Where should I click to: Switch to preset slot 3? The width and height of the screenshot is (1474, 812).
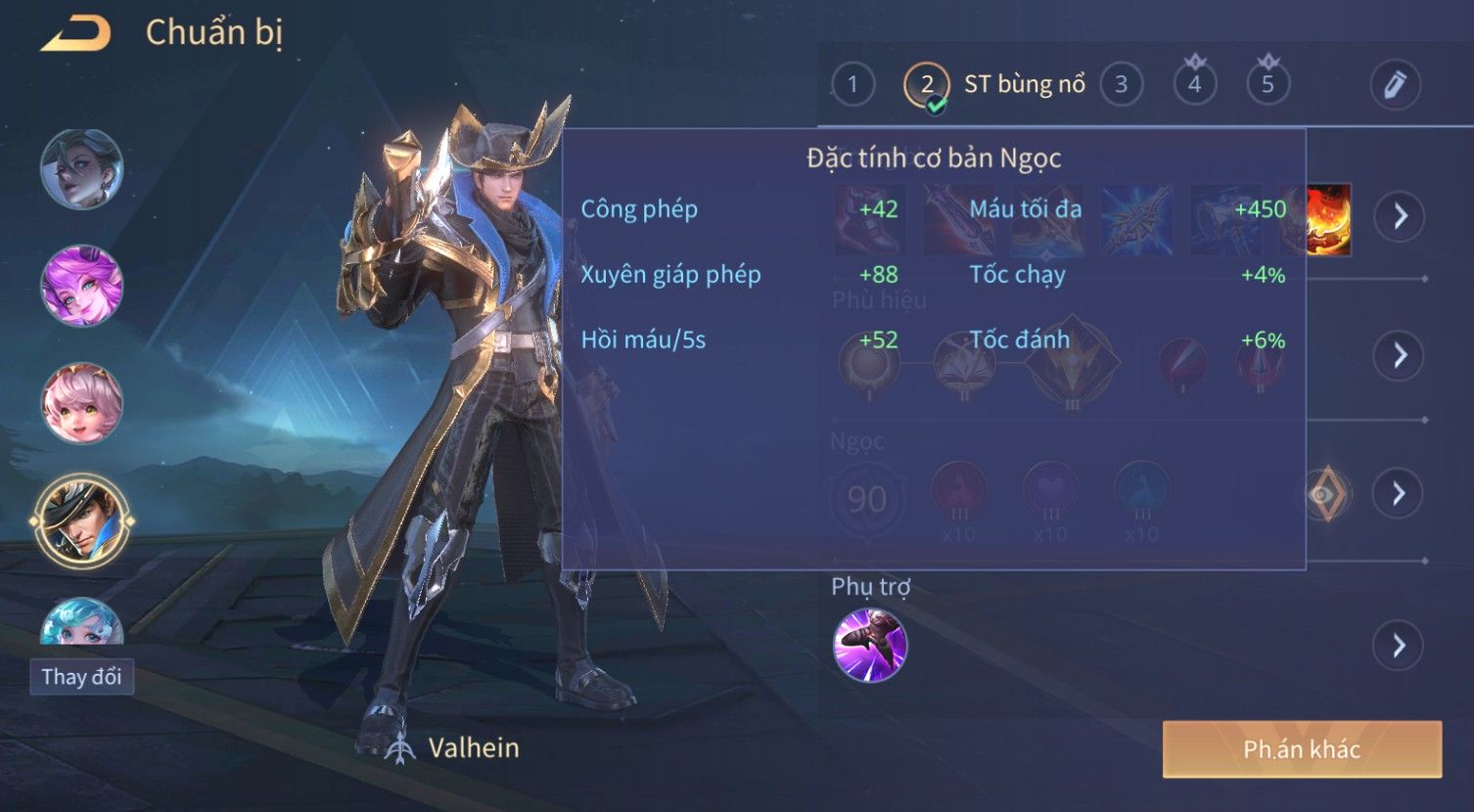pyautogui.click(x=1121, y=85)
